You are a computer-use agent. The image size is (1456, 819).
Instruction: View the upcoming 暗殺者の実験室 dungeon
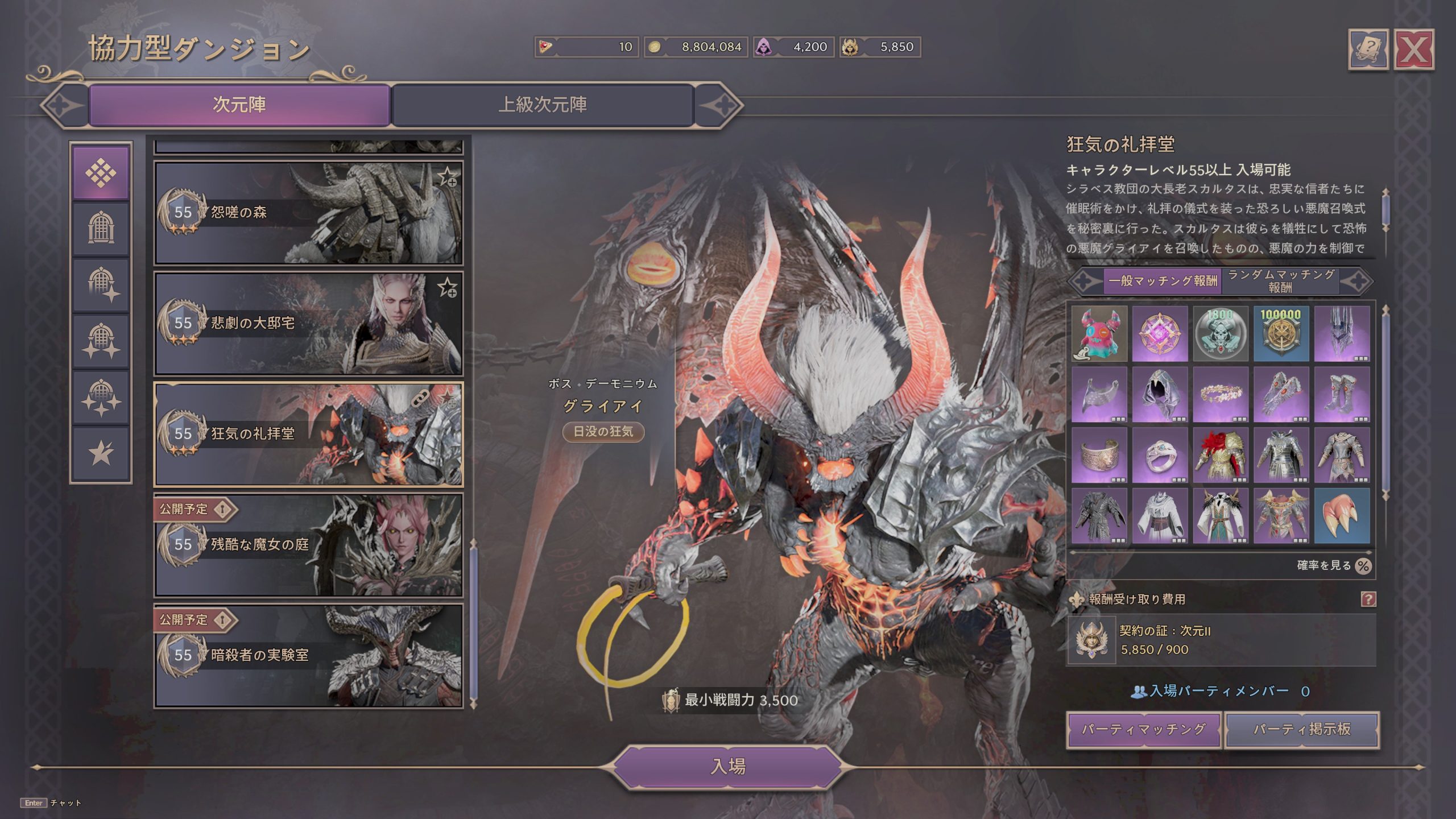[x=308, y=655]
